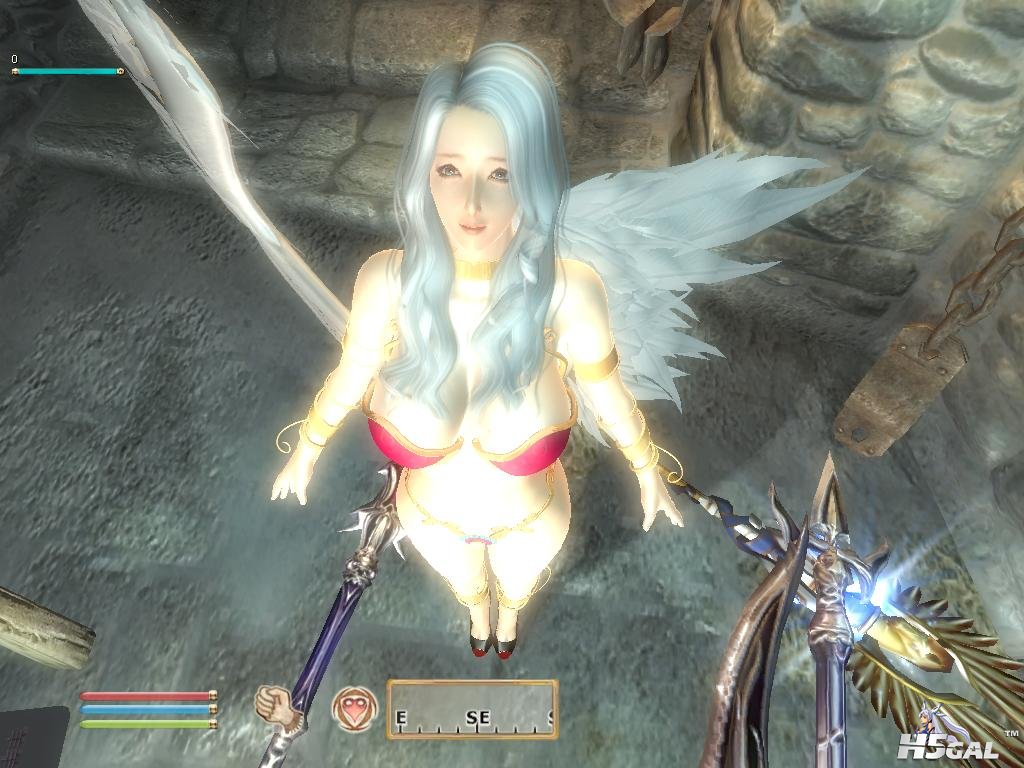This screenshot has width=1024, height=768.
Task: Click the clenched fist weapon icon
Action: [x=272, y=703]
